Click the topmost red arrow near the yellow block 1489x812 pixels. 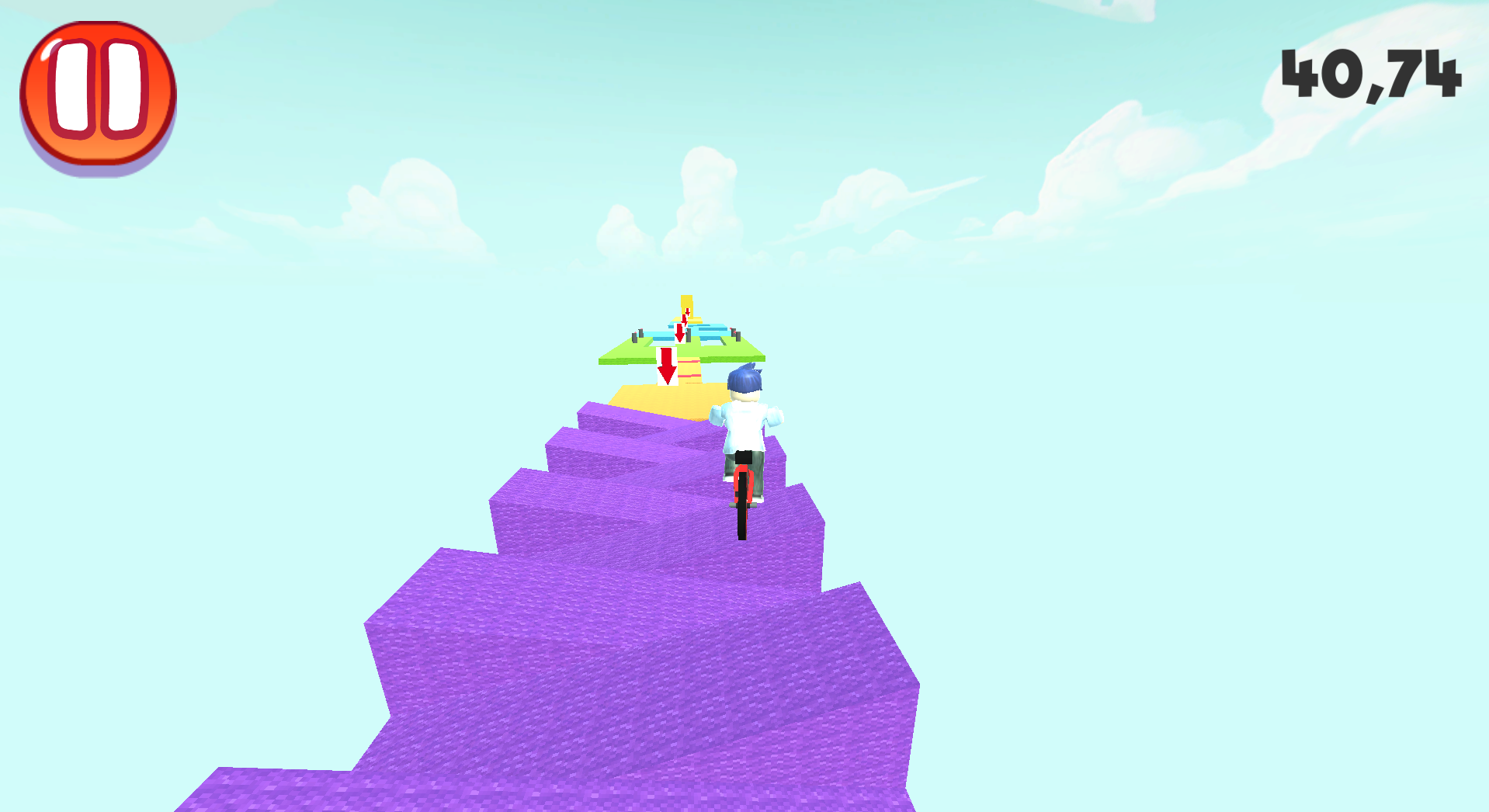click(687, 312)
